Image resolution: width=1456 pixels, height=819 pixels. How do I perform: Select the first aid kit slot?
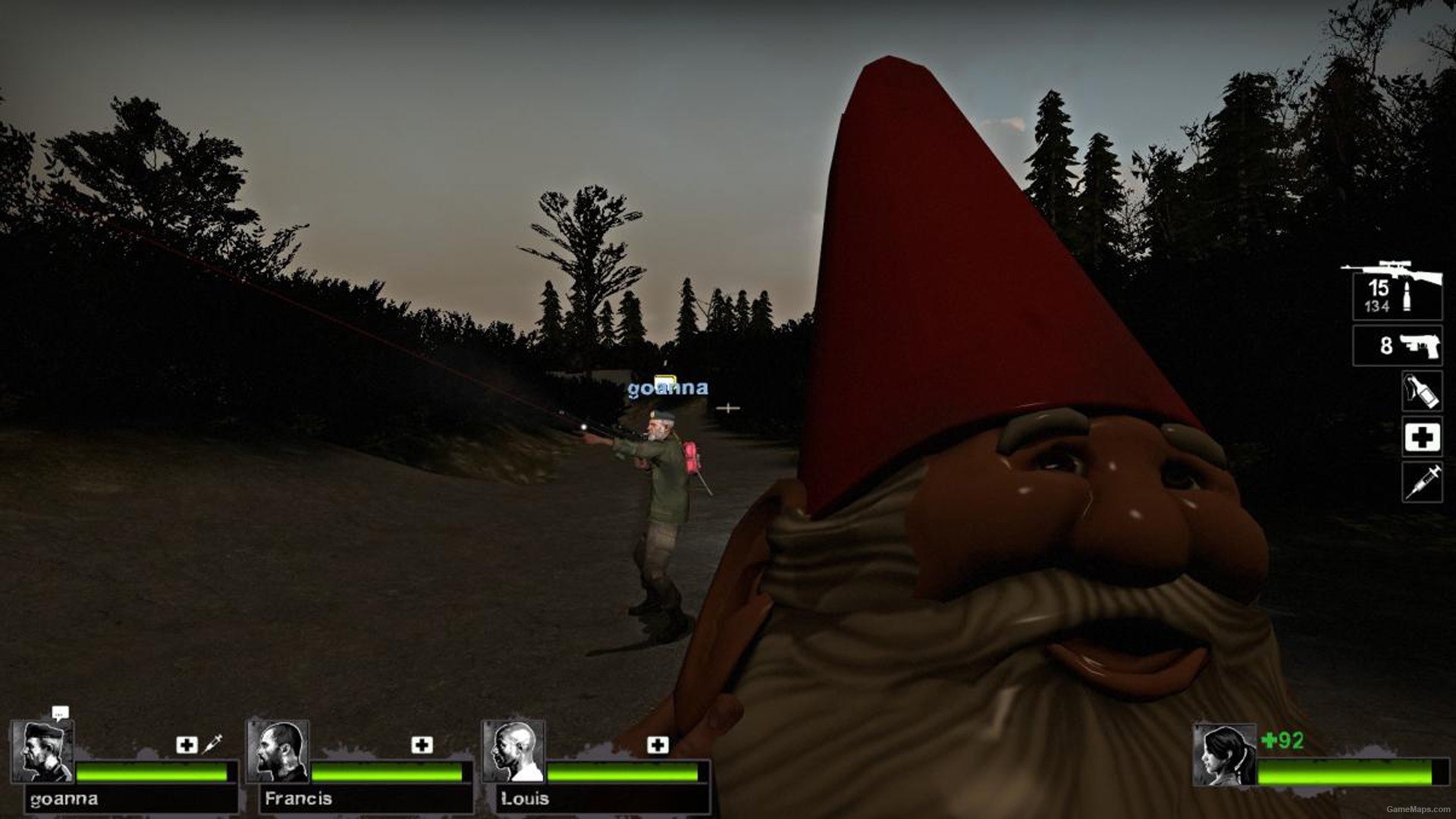pos(1421,438)
